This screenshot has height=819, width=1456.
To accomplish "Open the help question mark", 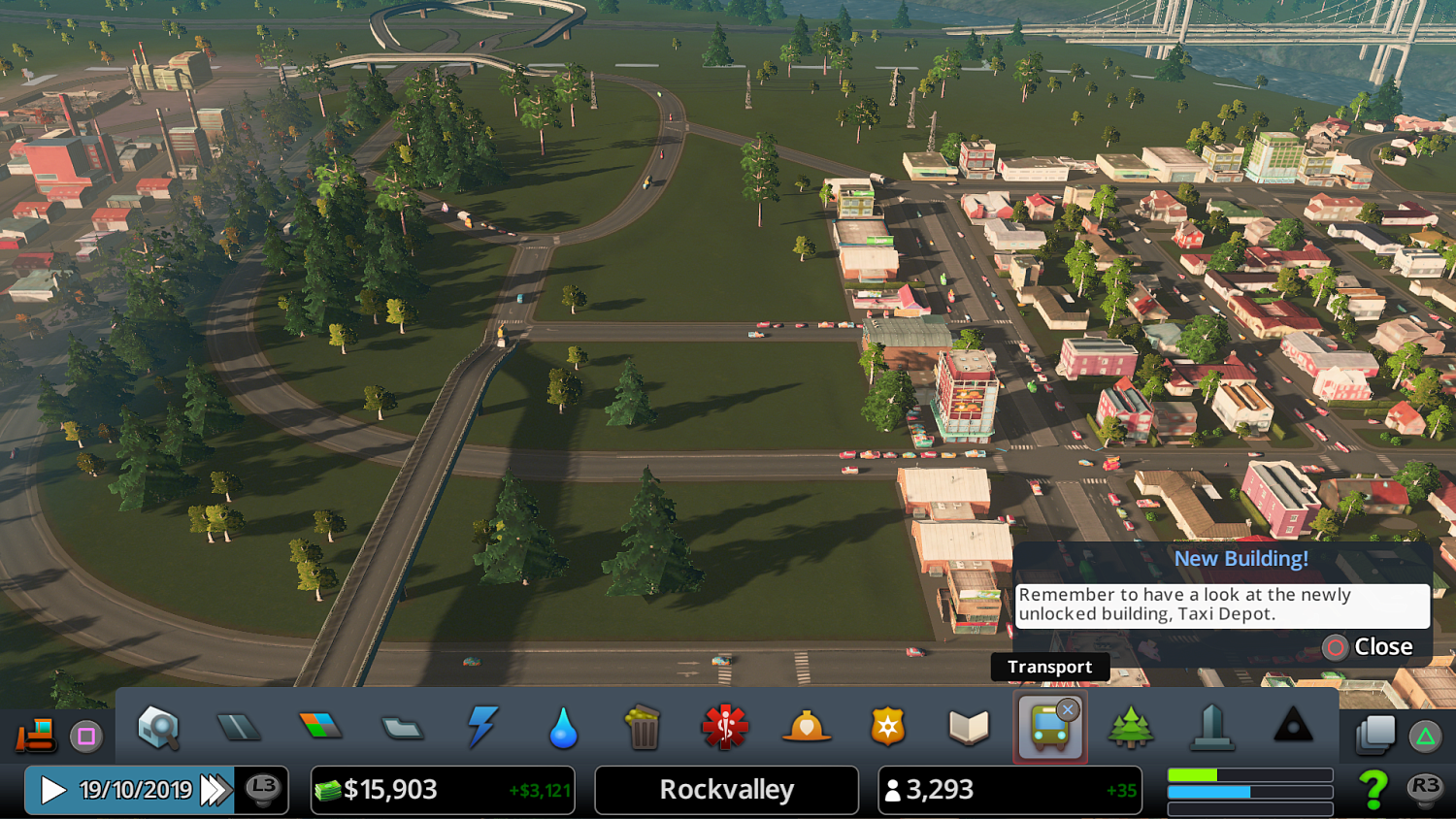I will [x=1373, y=790].
